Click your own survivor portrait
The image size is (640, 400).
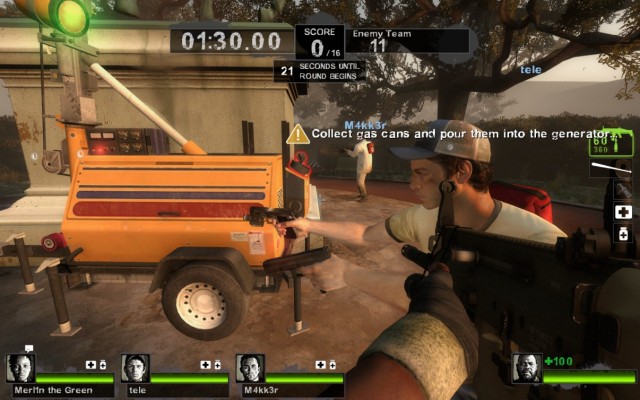point(526,368)
